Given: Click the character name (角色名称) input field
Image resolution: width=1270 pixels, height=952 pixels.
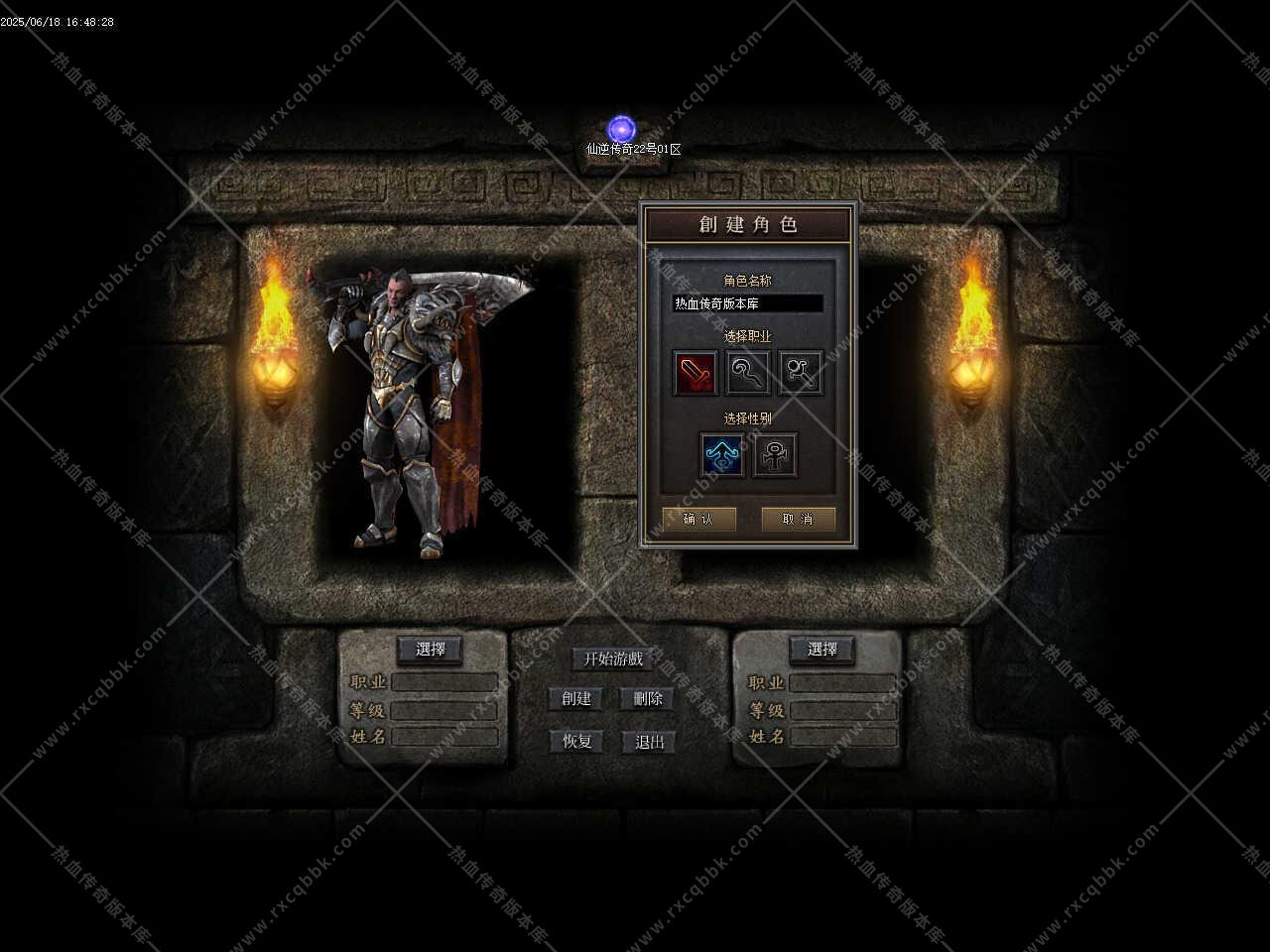Looking at the screenshot, I should click(747, 303).
